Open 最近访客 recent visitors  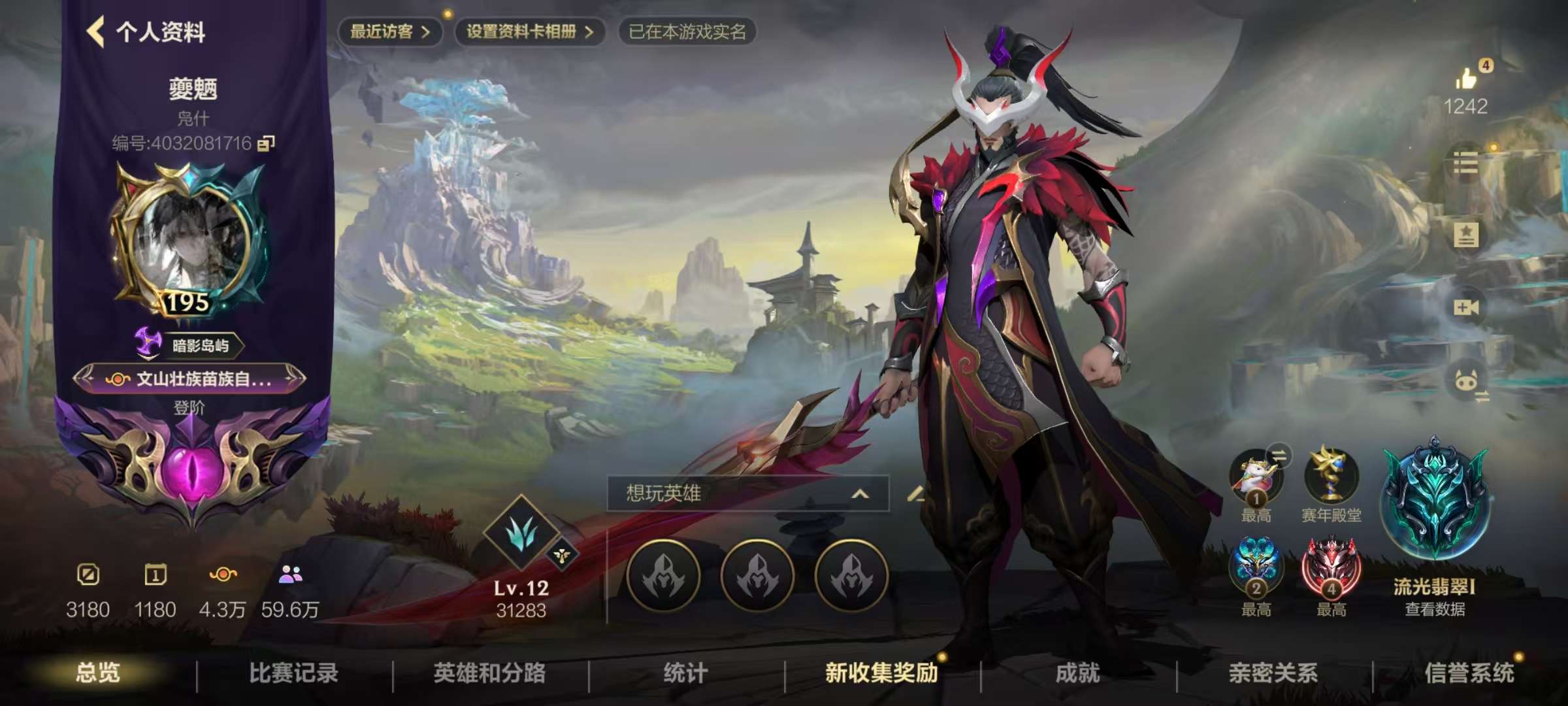389,32
